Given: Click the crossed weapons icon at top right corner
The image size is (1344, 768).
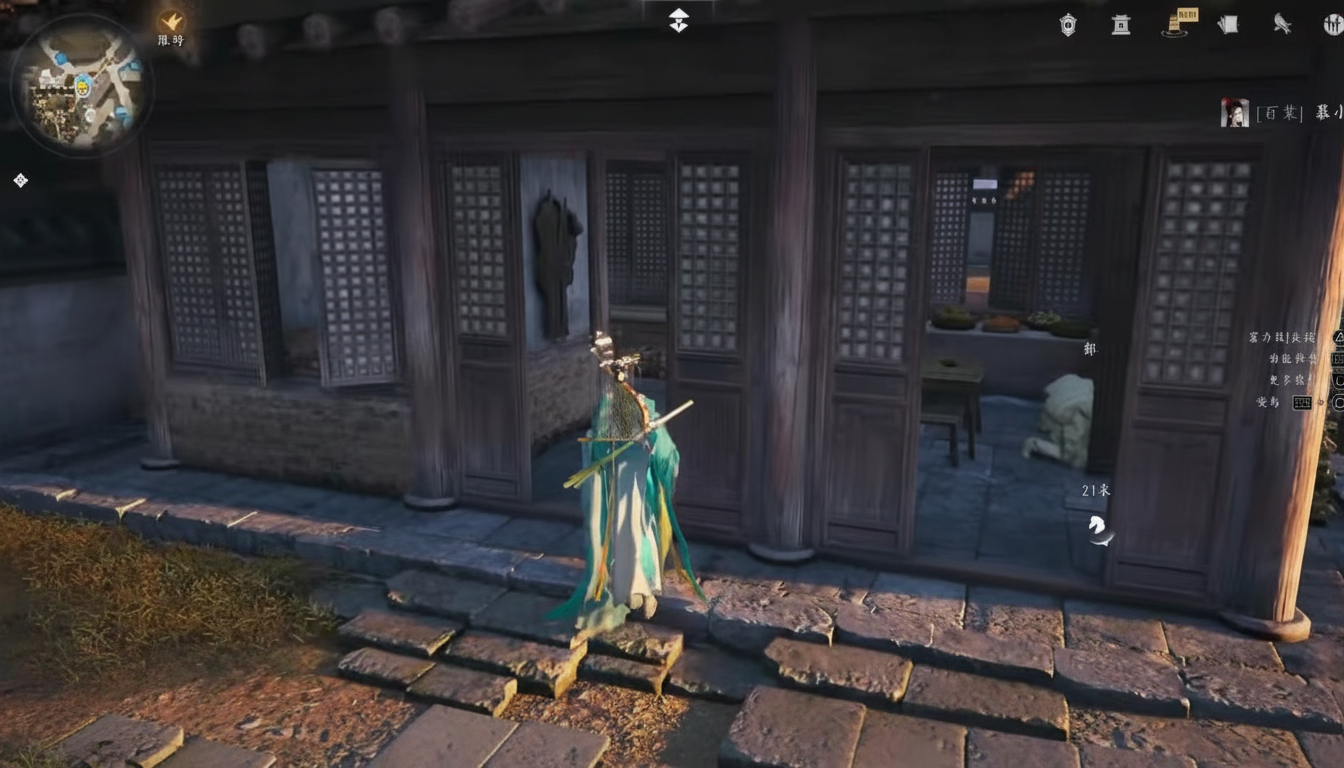Looking at the screenshot, I should coord(1334,24).
